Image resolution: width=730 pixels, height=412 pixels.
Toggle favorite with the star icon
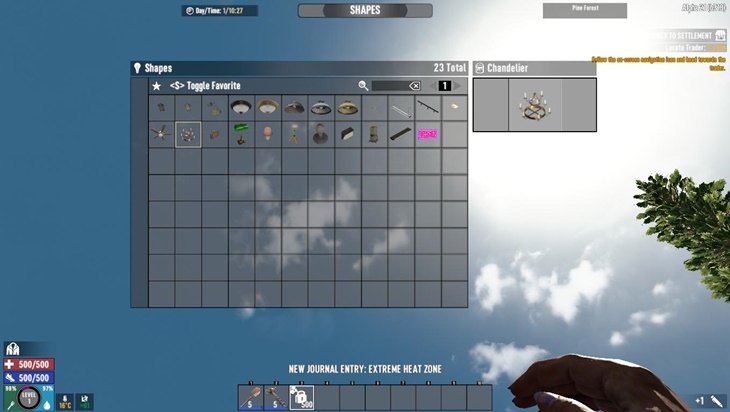(157, 86)
